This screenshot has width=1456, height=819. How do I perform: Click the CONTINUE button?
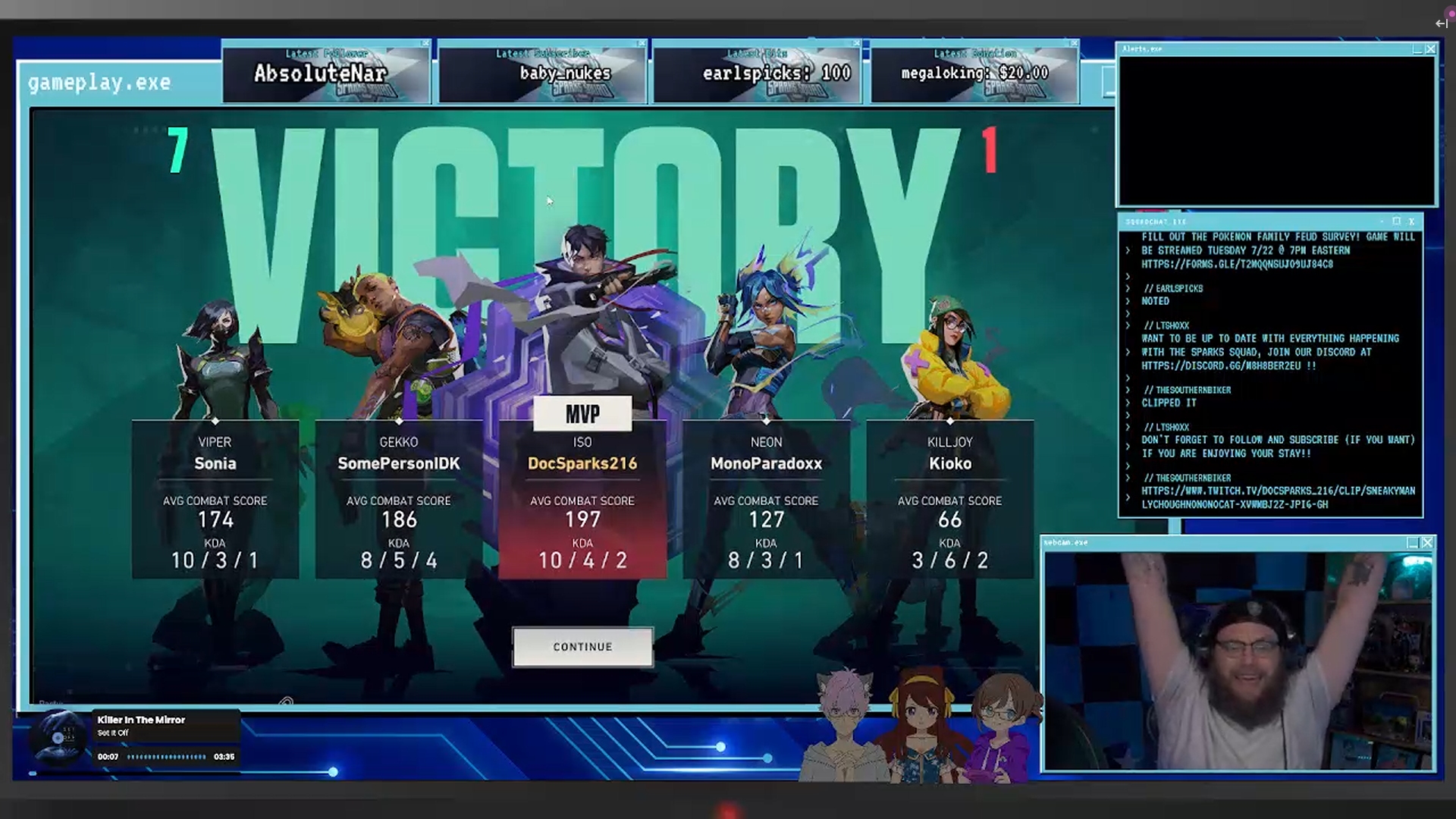(582, 647)
